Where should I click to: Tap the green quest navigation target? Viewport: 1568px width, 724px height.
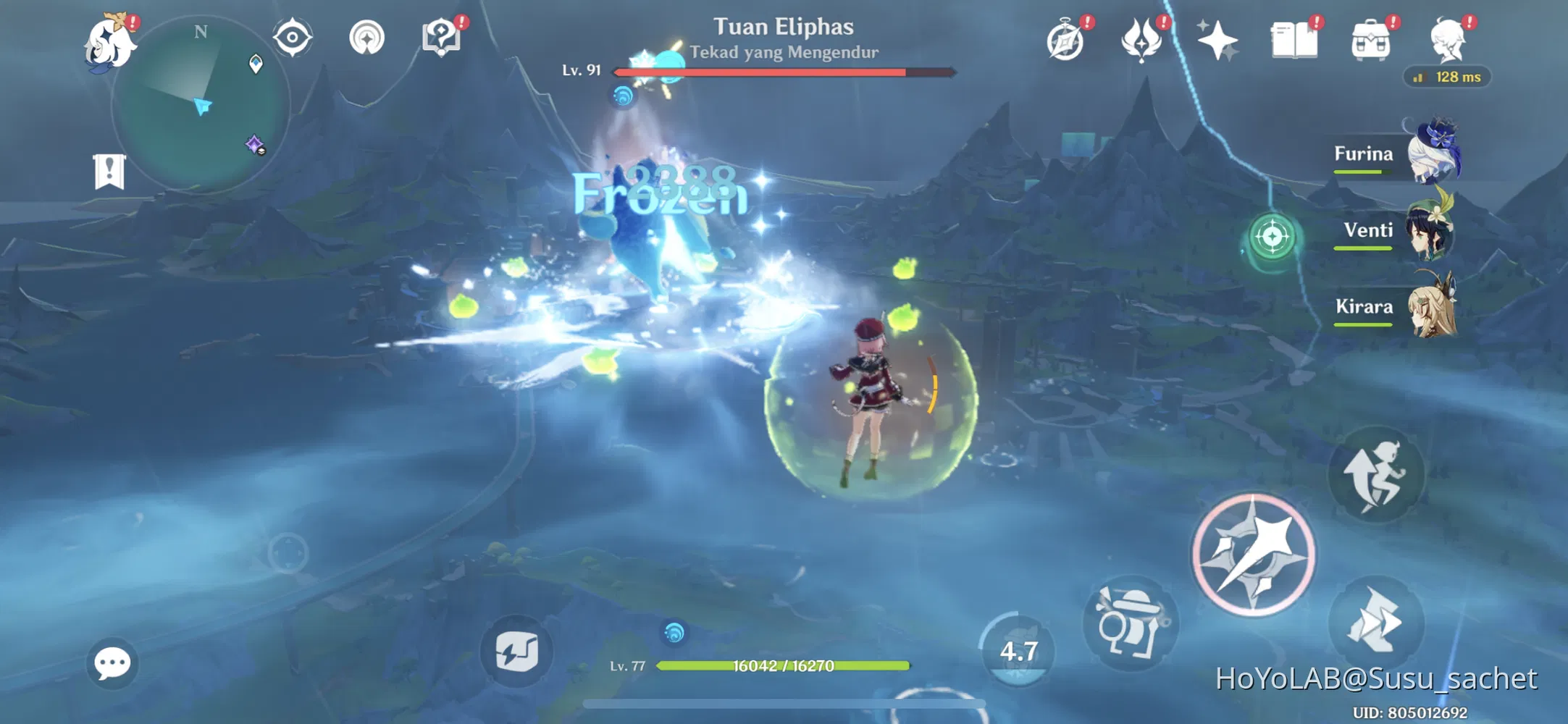pos(1271,235)
